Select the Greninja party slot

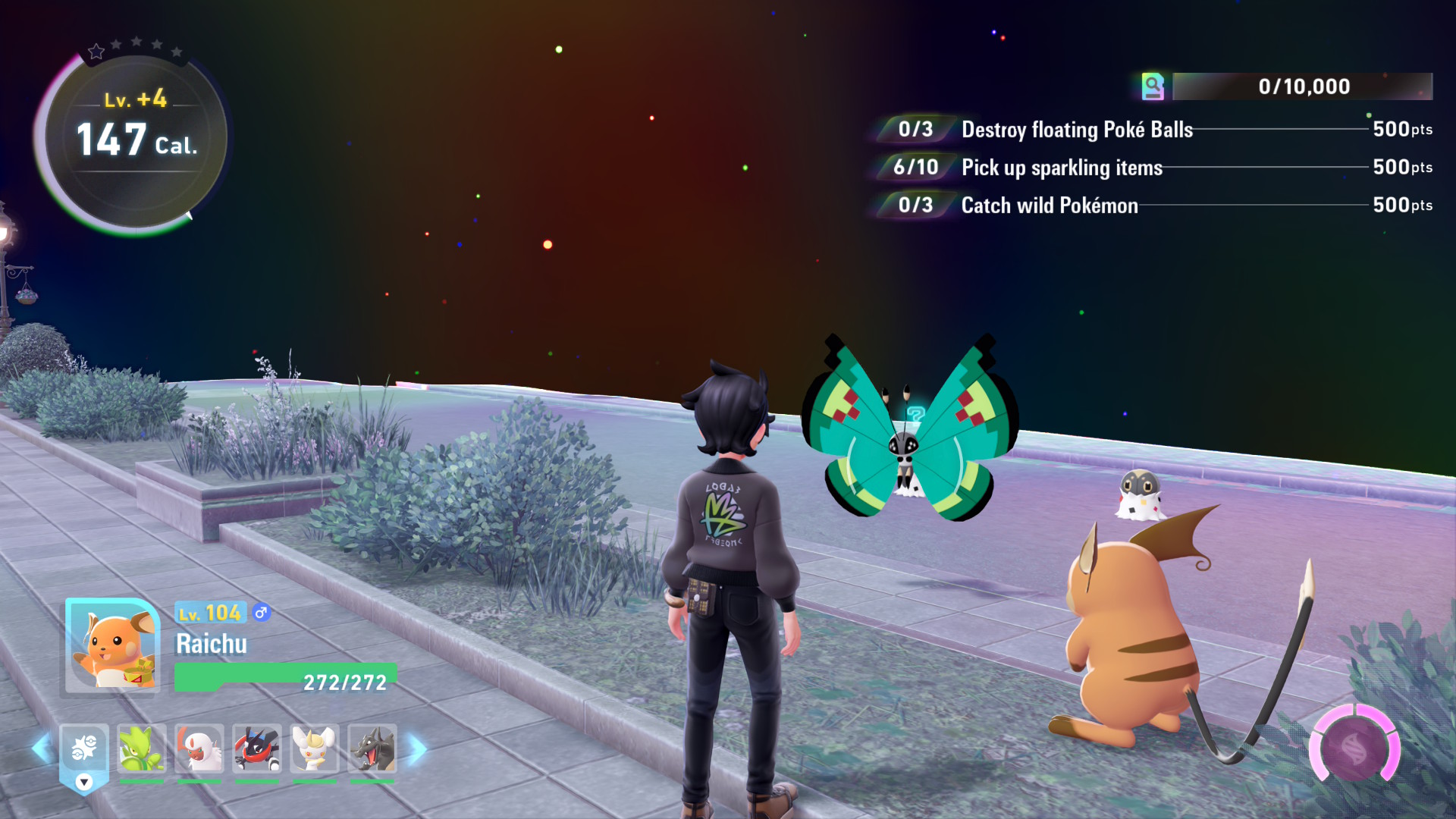pyautogui.click(x=257, y=749)
